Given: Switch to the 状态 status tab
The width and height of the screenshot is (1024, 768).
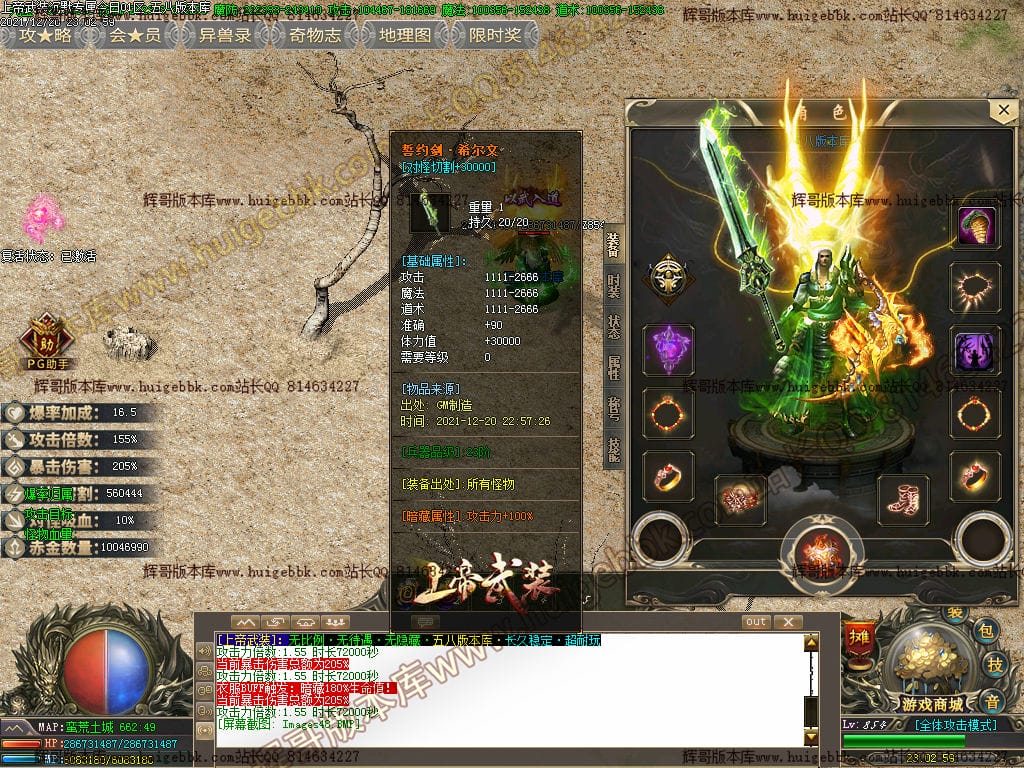Looking at the screenshot, I should click(613, 327).
